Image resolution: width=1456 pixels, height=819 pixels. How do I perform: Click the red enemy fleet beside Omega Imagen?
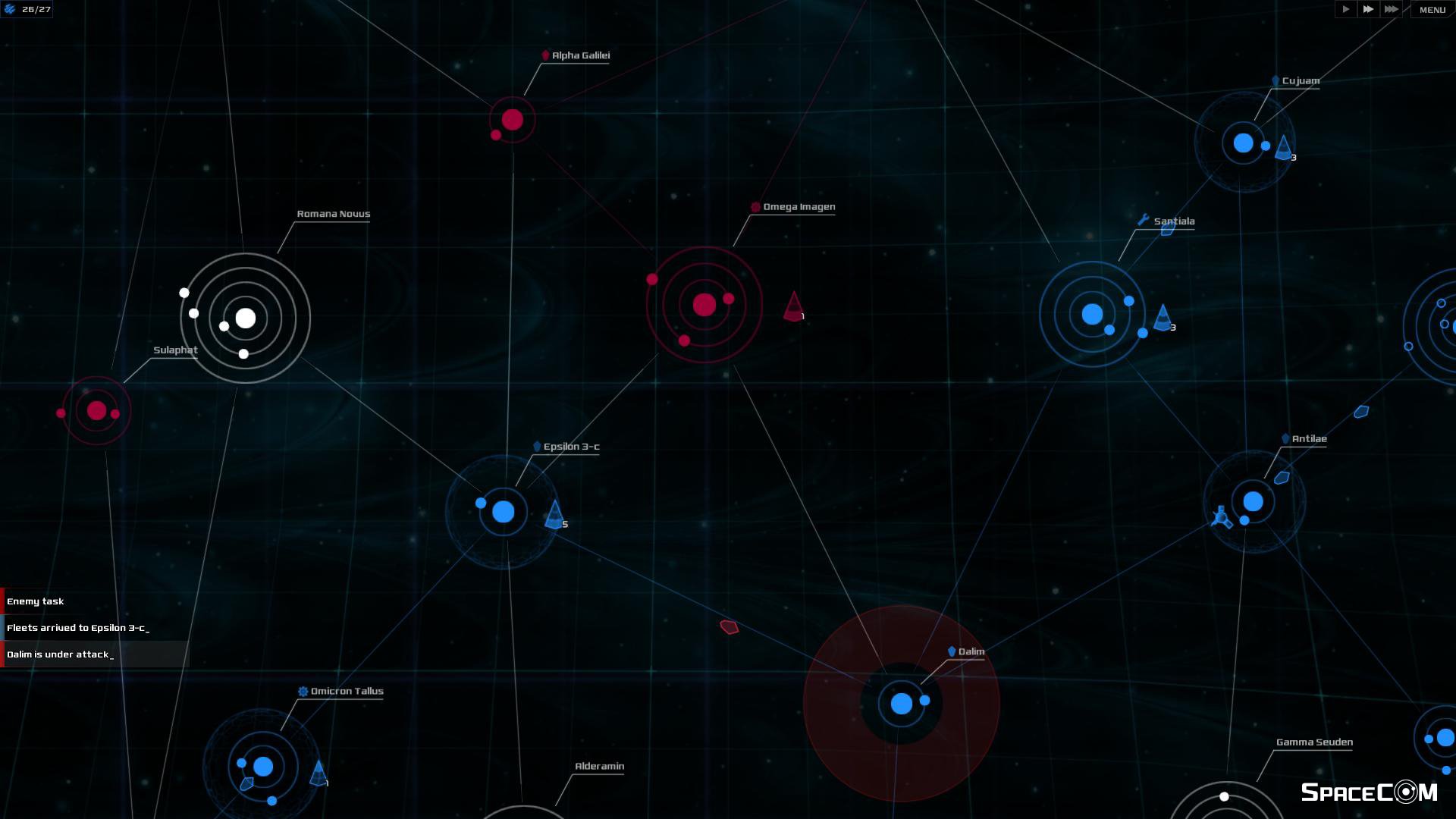pos(792,306)
